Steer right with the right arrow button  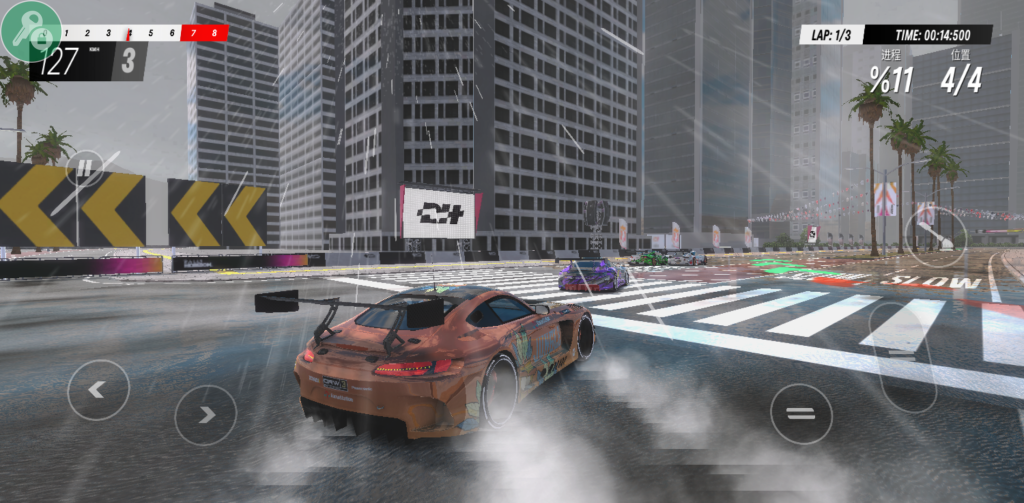205,414
